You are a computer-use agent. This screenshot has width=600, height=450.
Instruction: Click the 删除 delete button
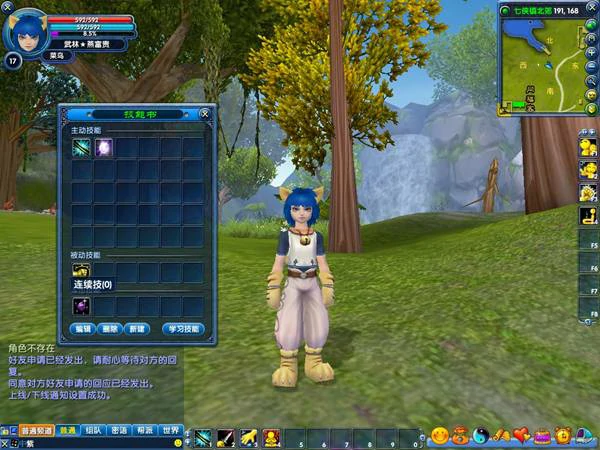[x=110, y=329]
